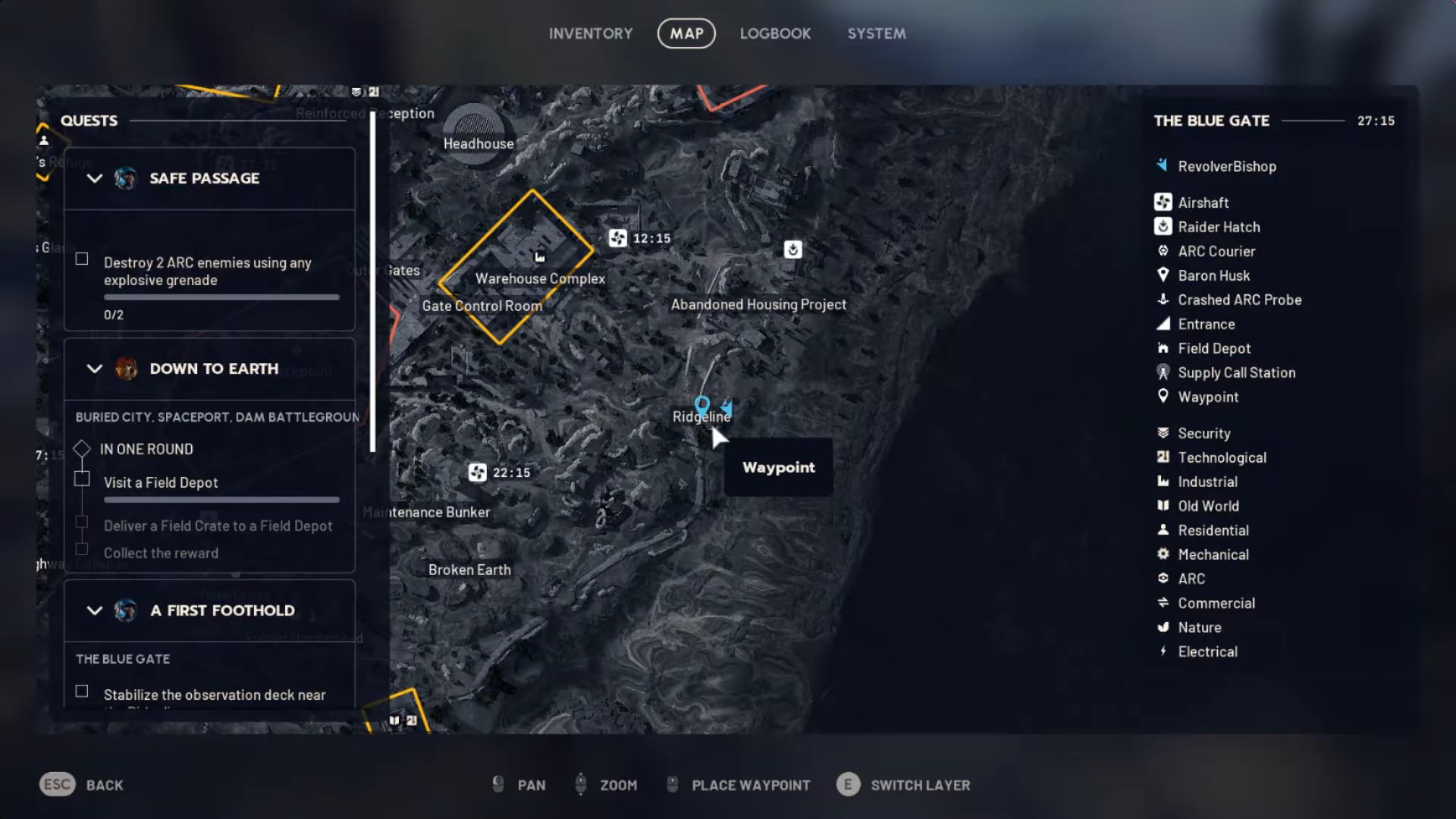The height and width of the screenshot is (819, 1456).
Task: Open the Logbook tab
Action: click(x=775, y=33)
